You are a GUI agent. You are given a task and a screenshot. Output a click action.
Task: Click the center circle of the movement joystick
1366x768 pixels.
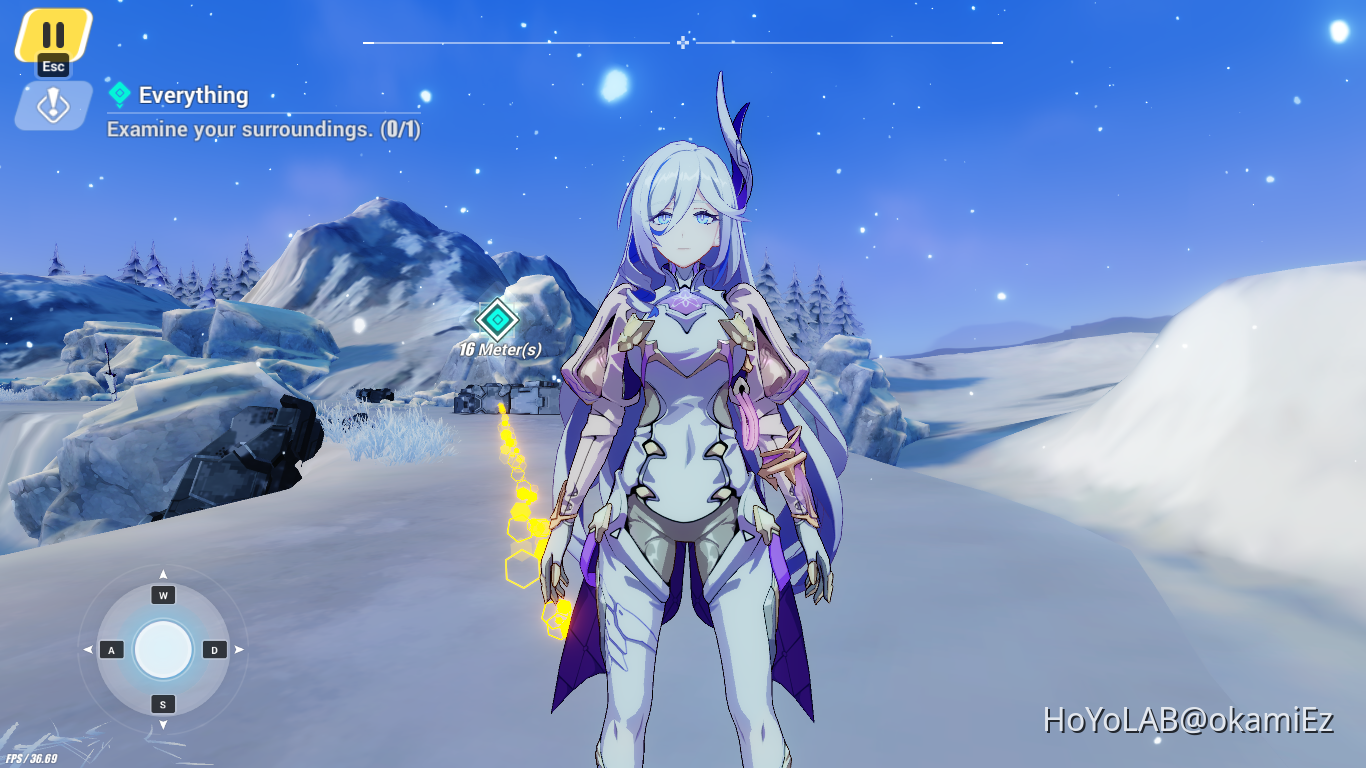coord(163,650)
